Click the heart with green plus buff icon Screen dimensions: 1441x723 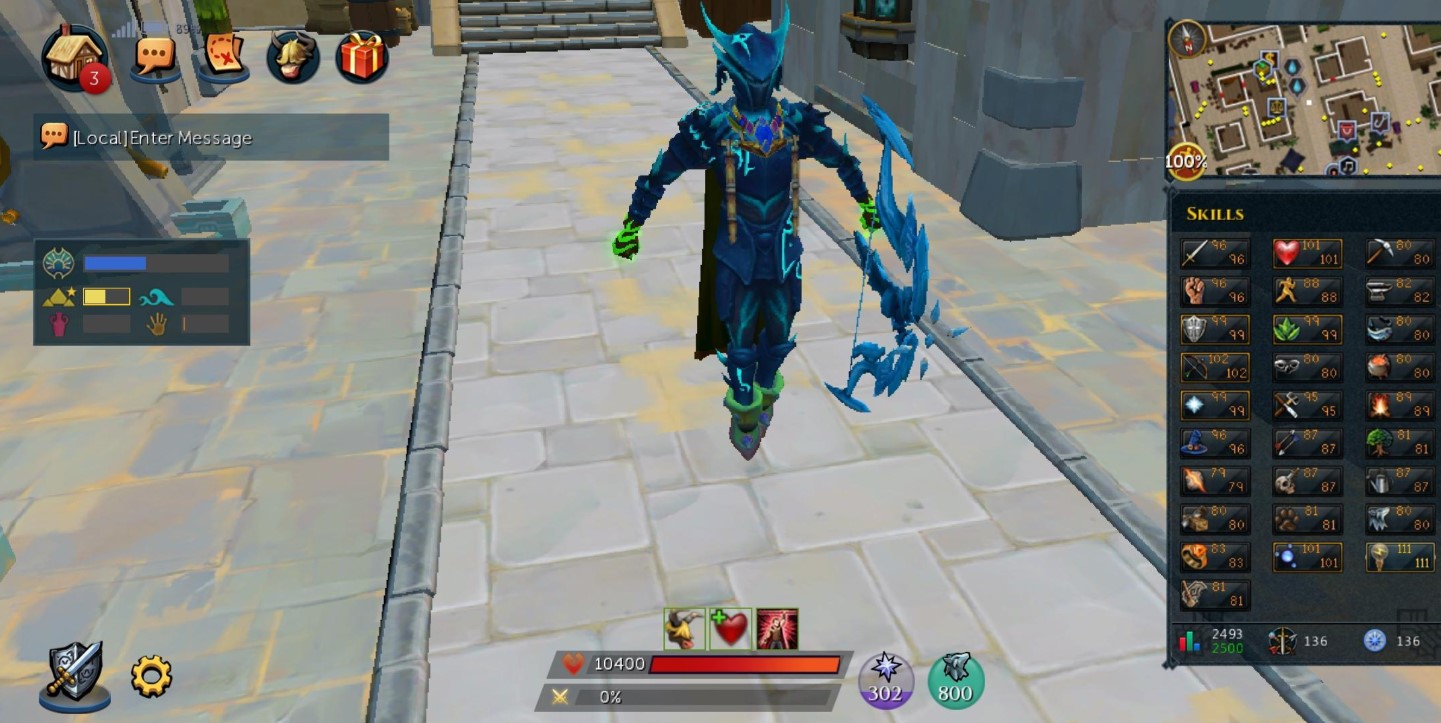click(x=730, y=629)
